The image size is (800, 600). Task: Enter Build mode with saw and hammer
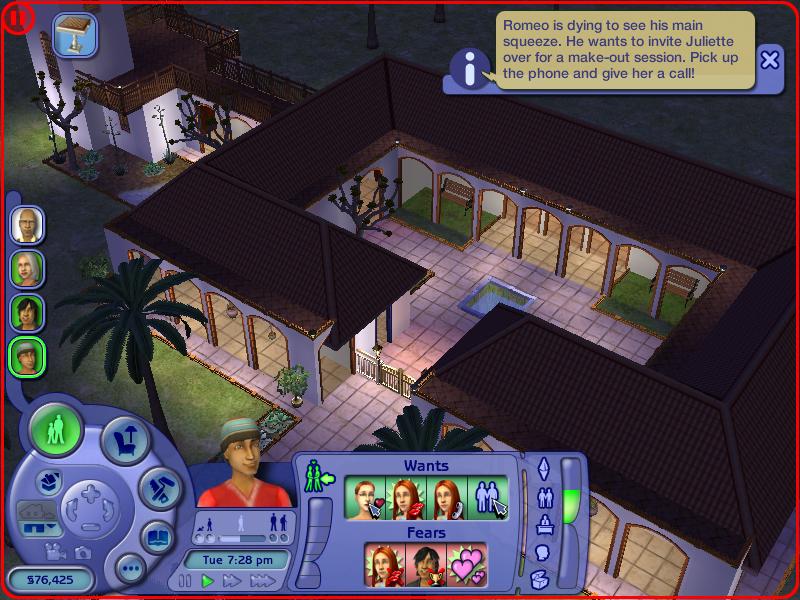[x=157, y=490]
